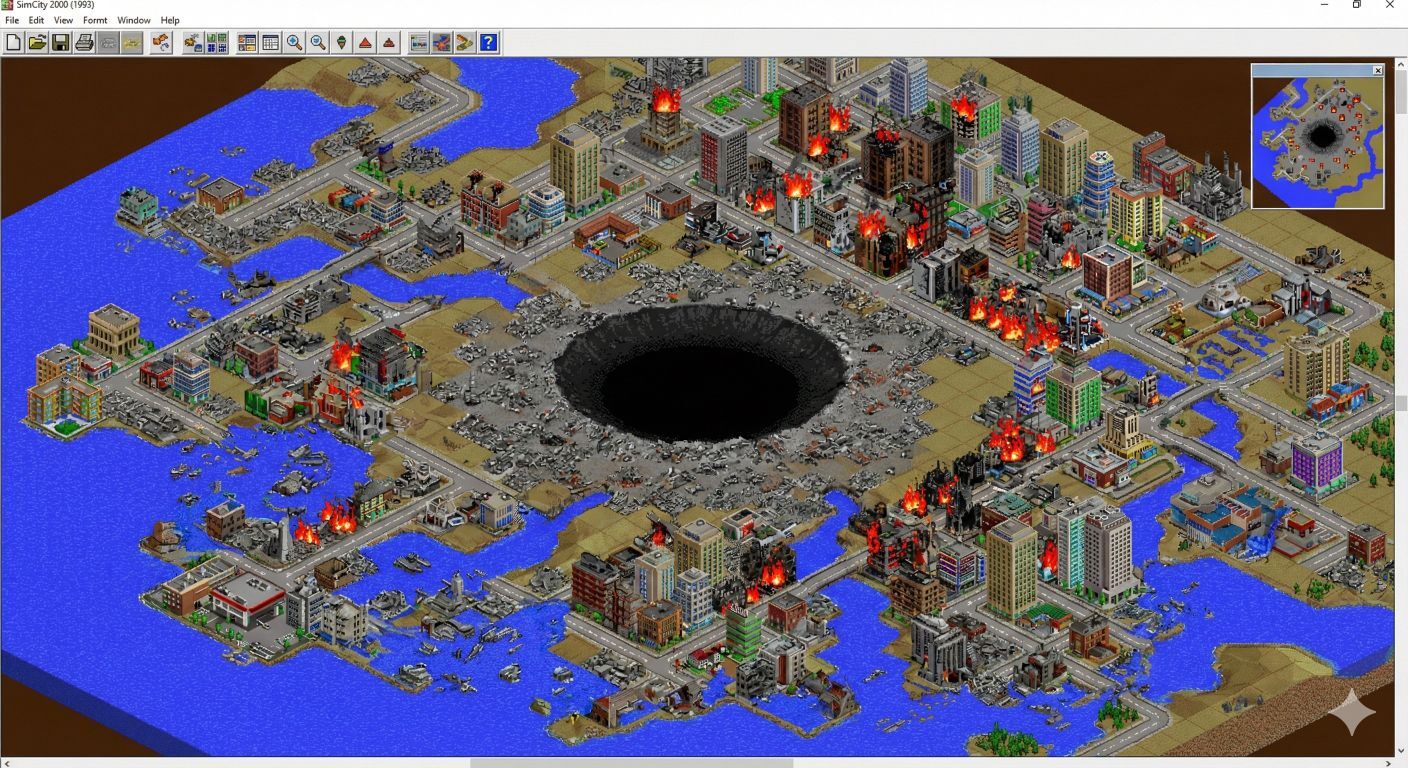Click the calendar grid toolbar icon
This screenshot has width=1408, height=768.
[x=270, y=42]
